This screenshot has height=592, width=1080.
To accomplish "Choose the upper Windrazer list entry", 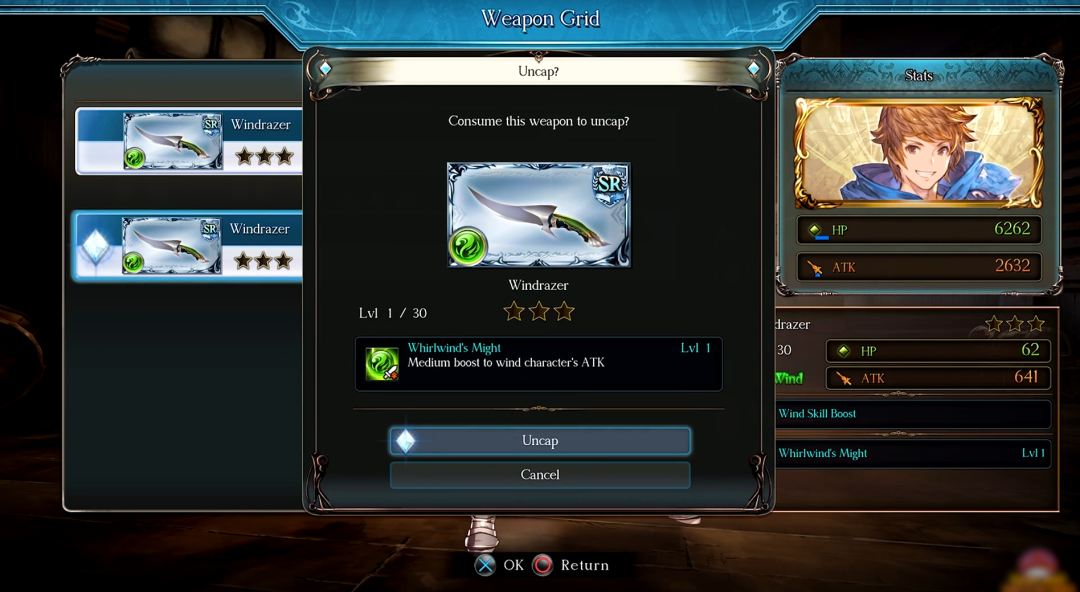I will click(x=190, y=141).
